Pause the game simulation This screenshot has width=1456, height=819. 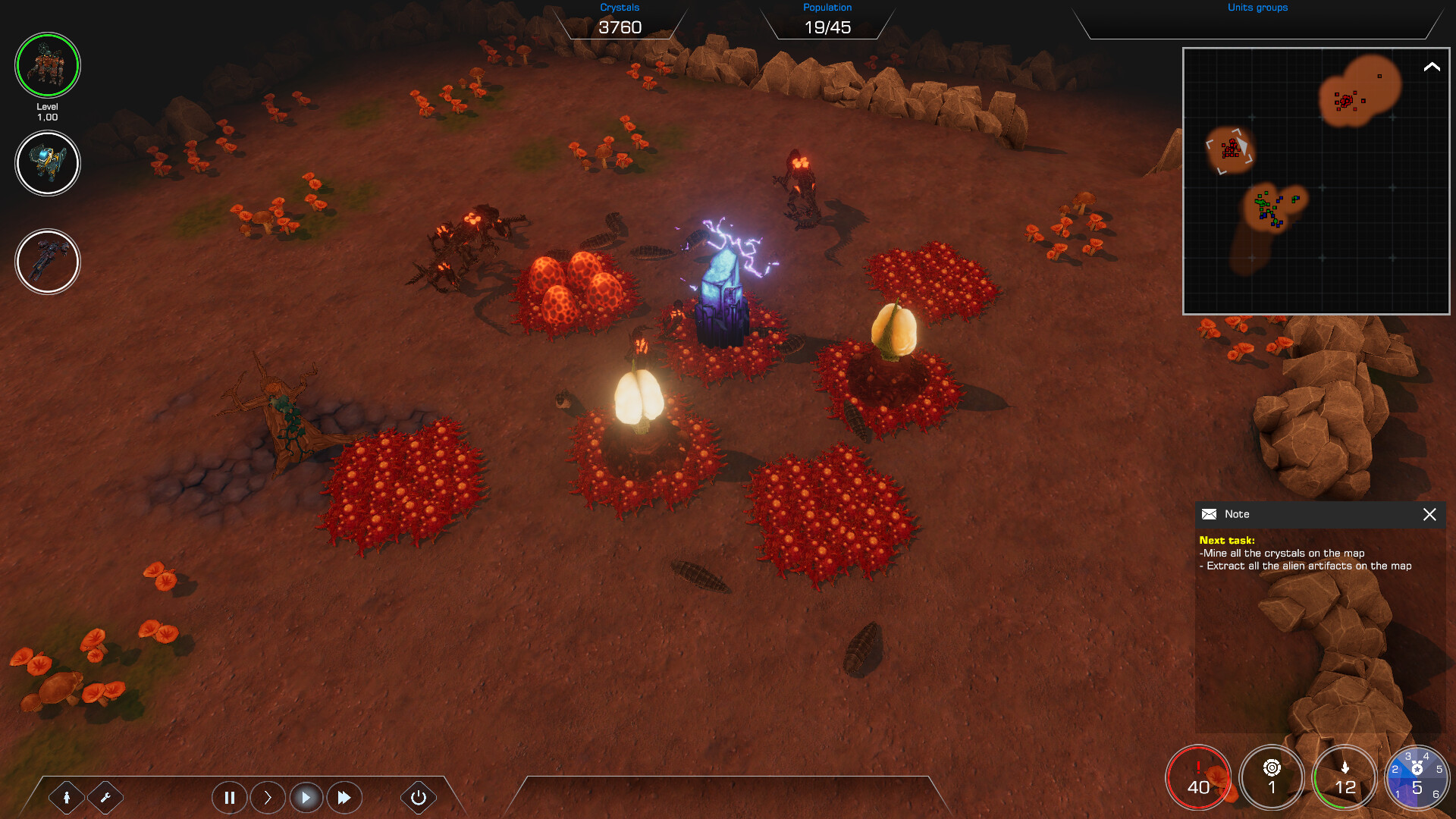click(229, 797)
